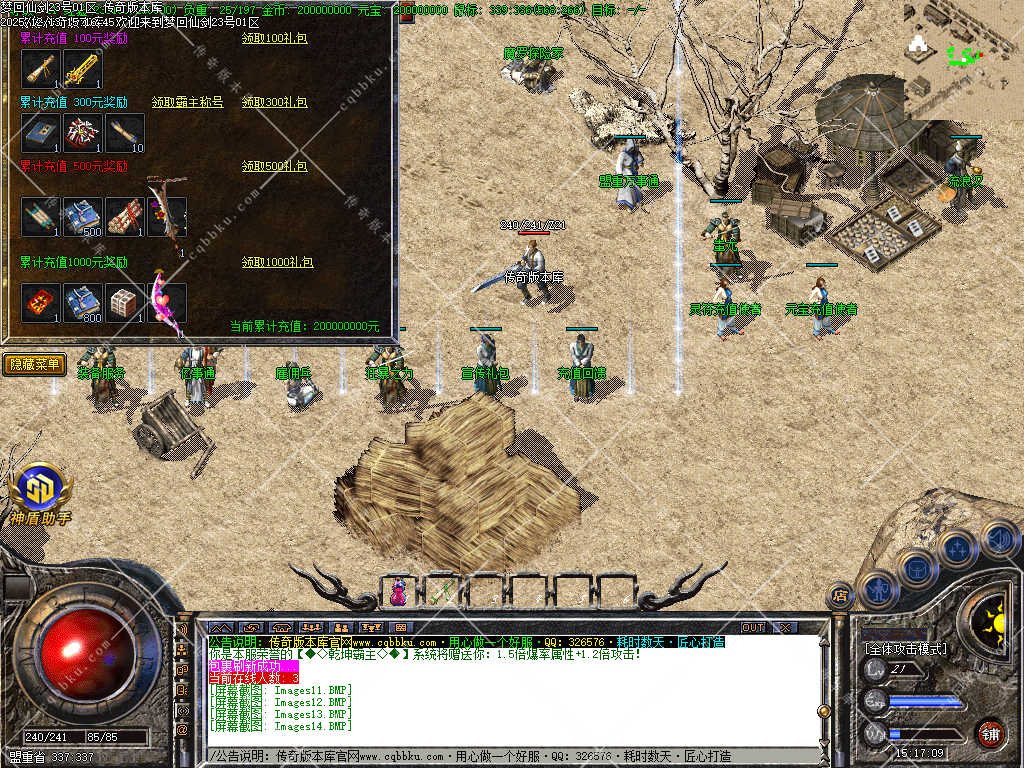Select the white brick cube reward slot

click(x=125, y=302)
